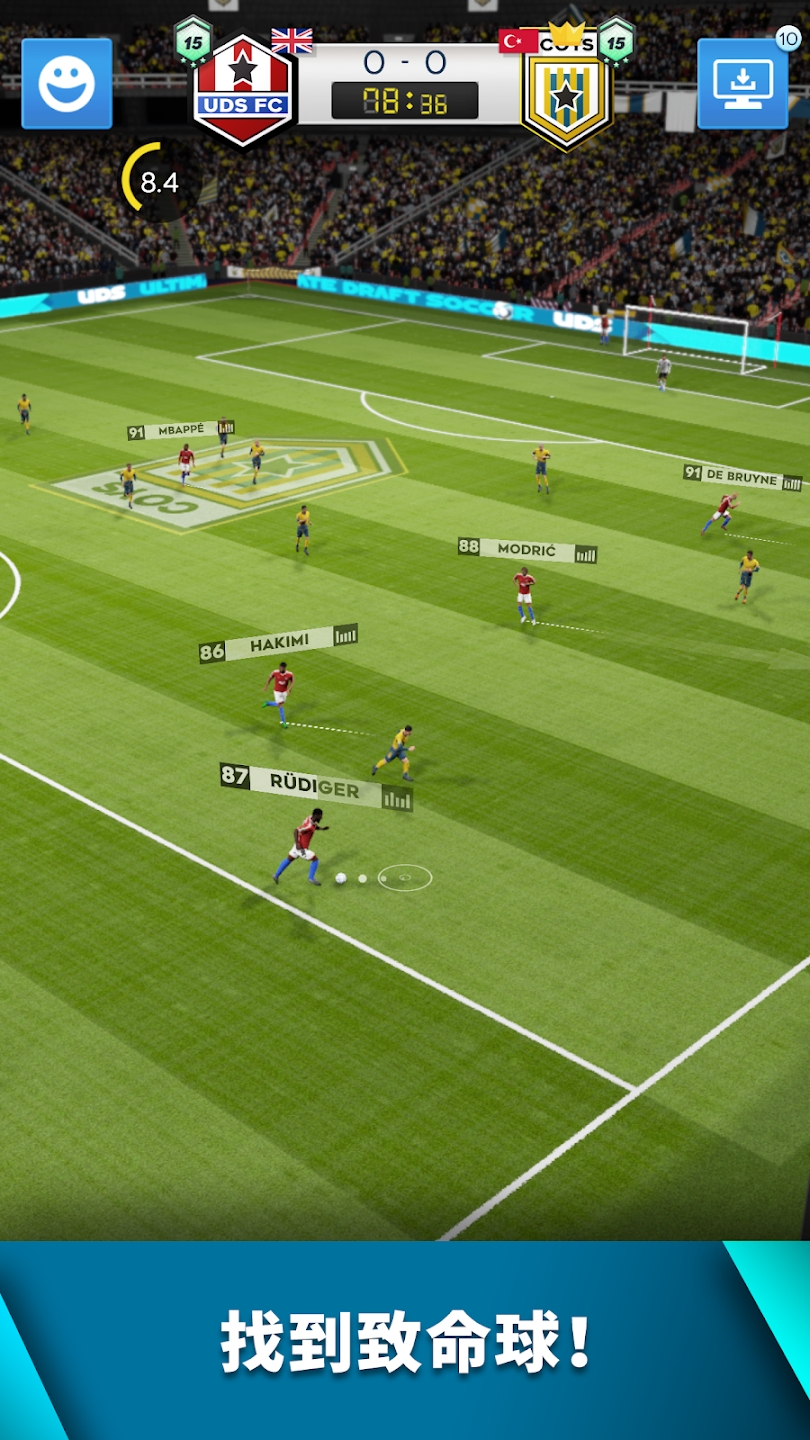Choose De Bruyne as pass target
Viewport: 810px width, 1440px height.
742,477
